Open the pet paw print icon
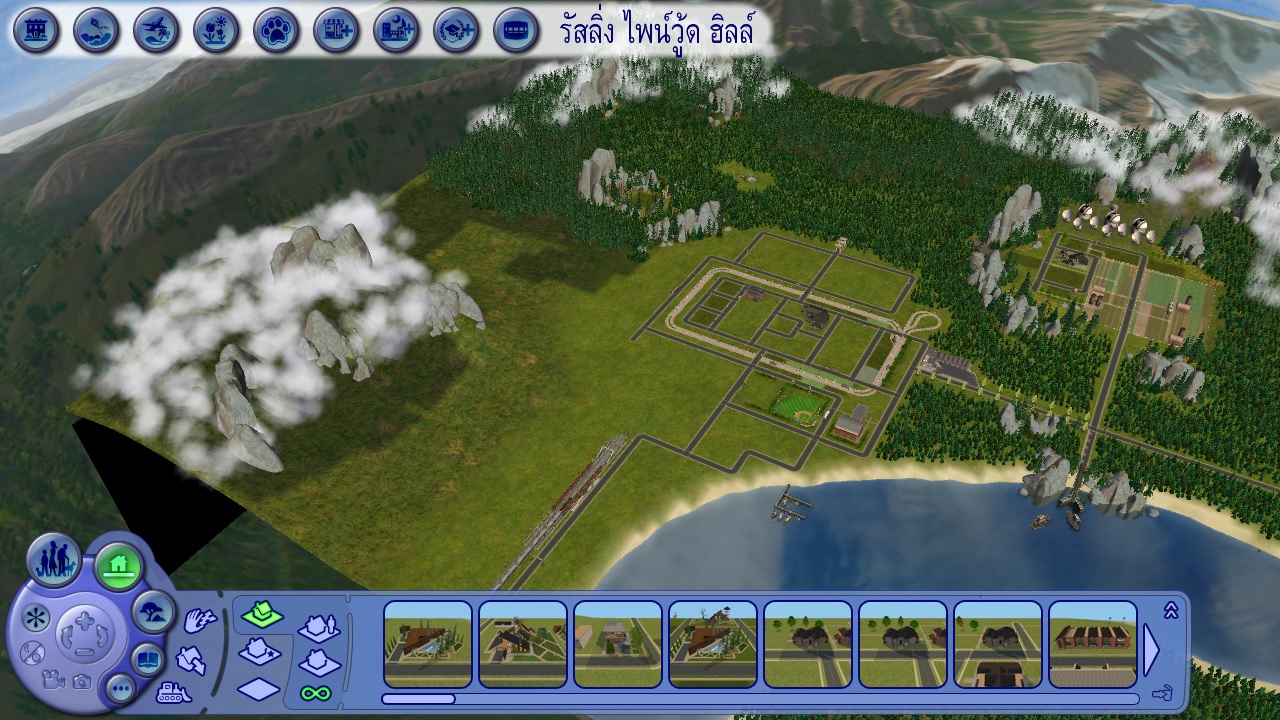The height and width of the screenshot is (720, 1280). coord(276,30)
